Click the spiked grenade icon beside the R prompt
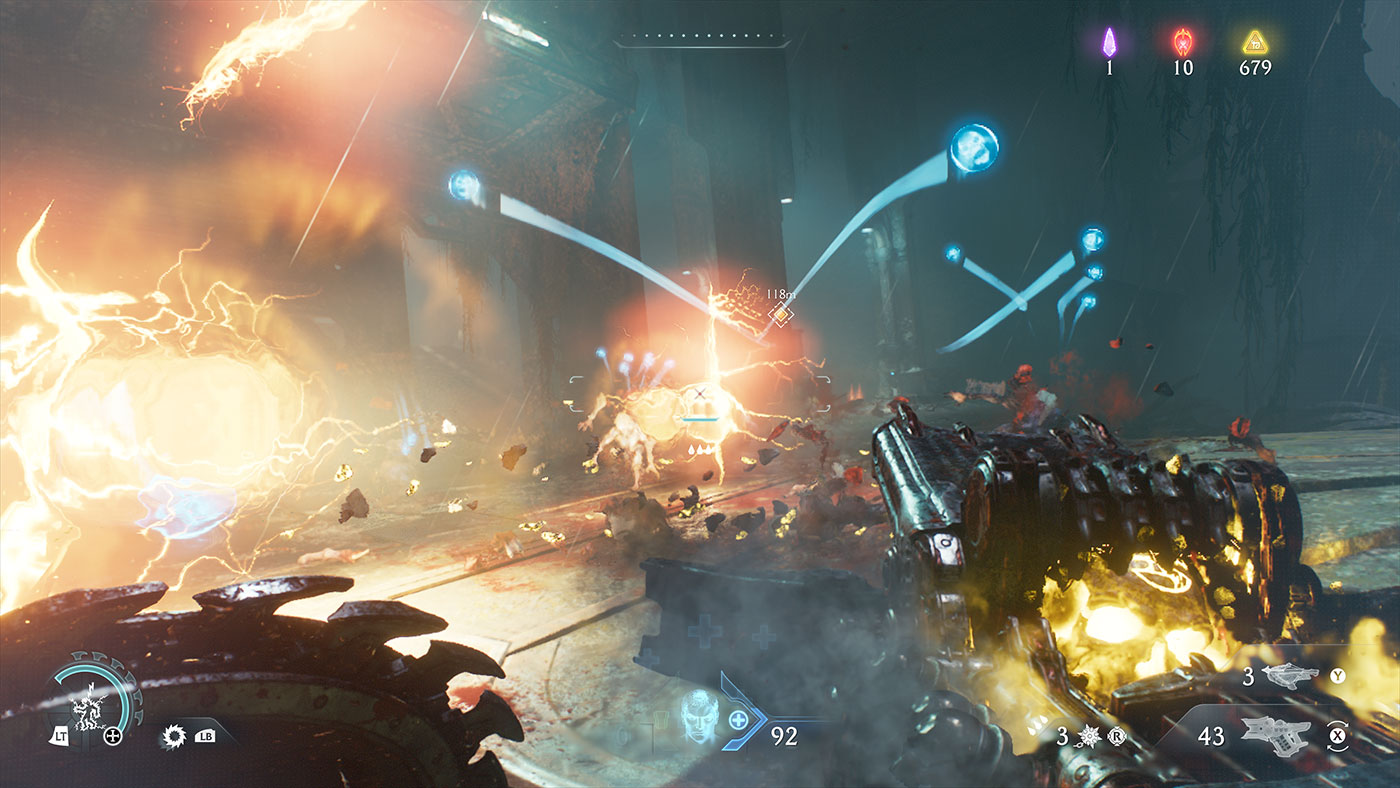The height and width of the screenshot is (788, 1400). coord(1090,737)
